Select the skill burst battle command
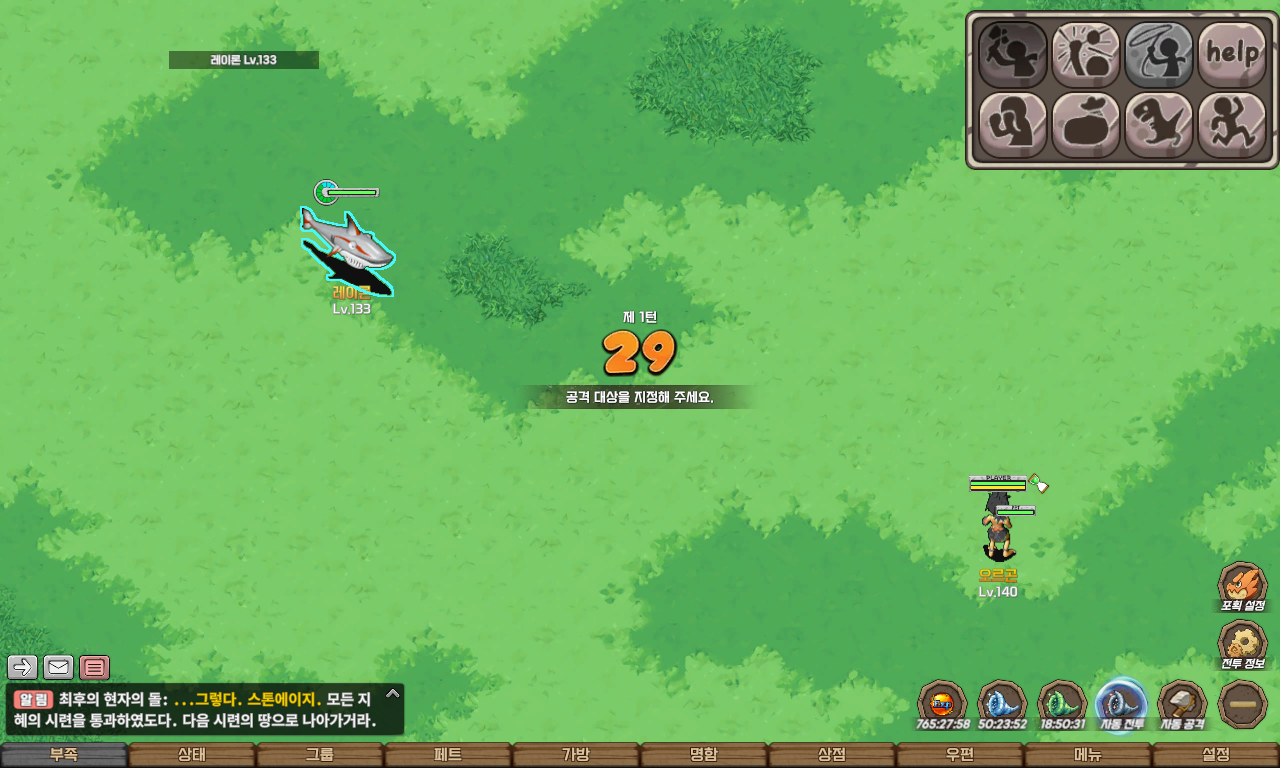 (1086, 54)
